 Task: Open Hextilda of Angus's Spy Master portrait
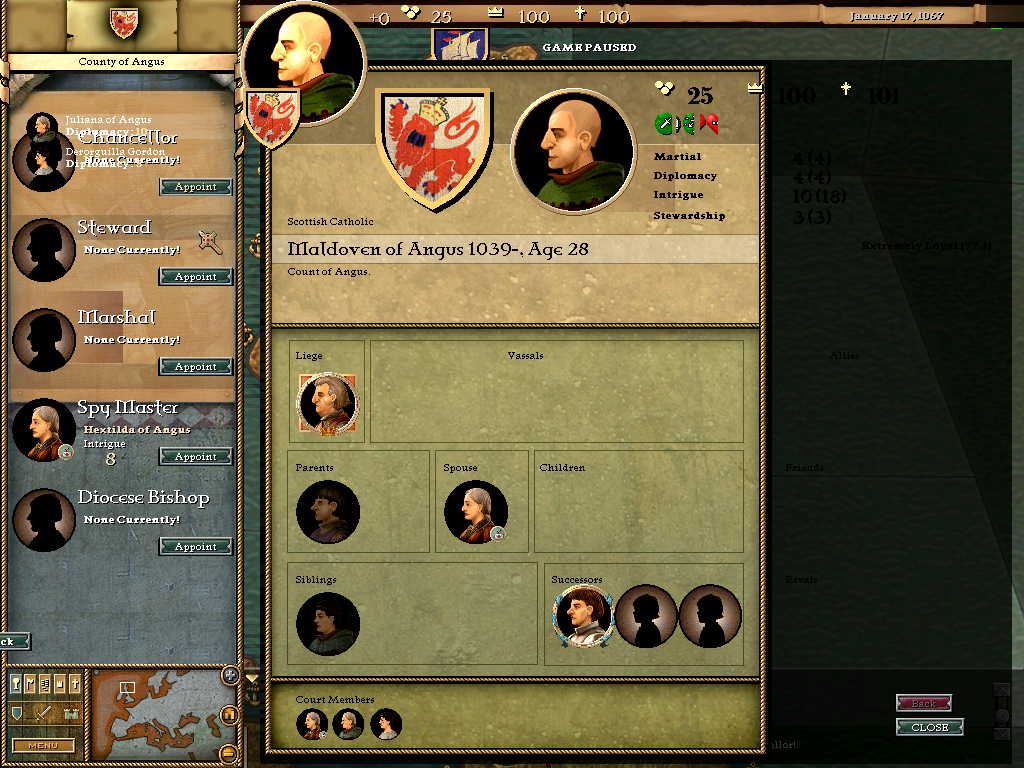coord(44,431)
